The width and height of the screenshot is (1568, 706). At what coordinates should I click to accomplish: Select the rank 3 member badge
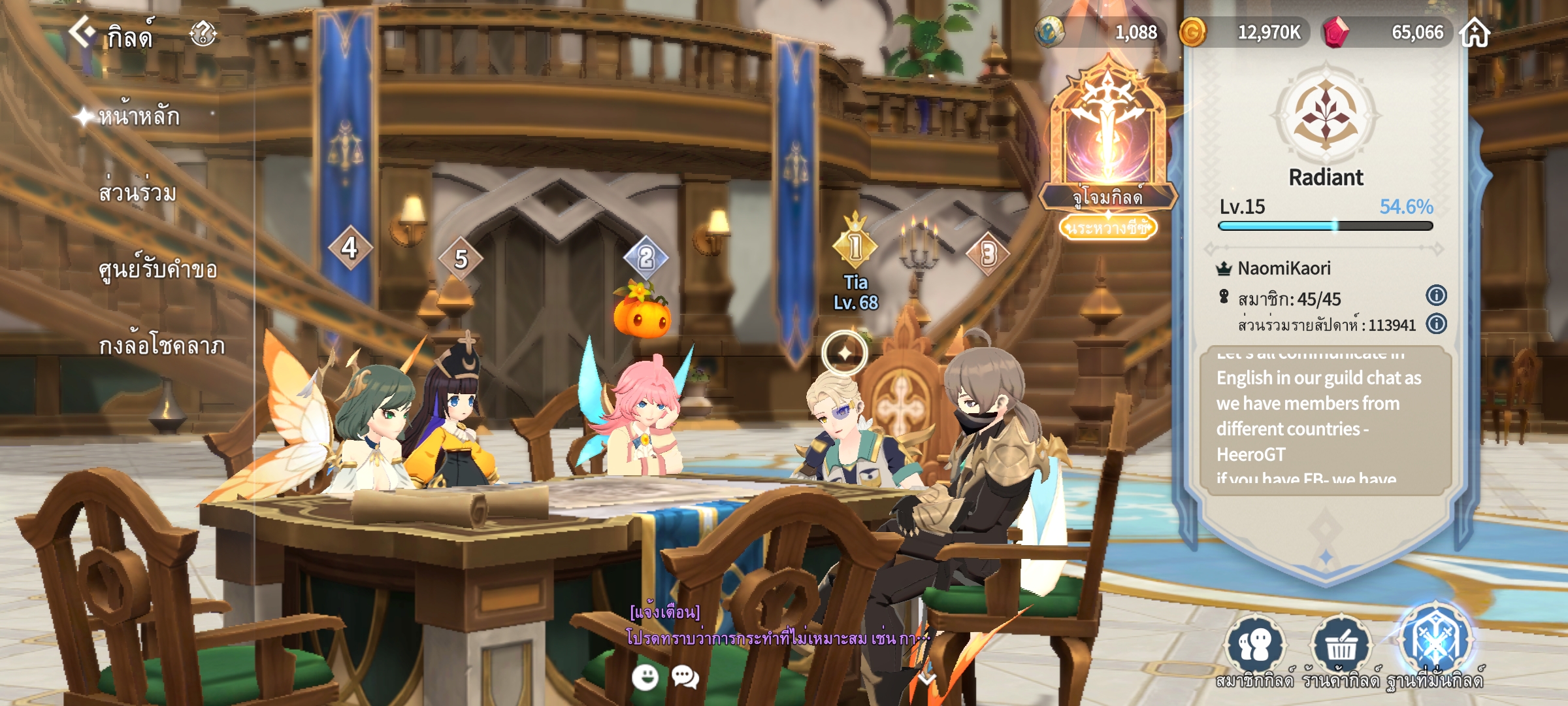[988, 254]
